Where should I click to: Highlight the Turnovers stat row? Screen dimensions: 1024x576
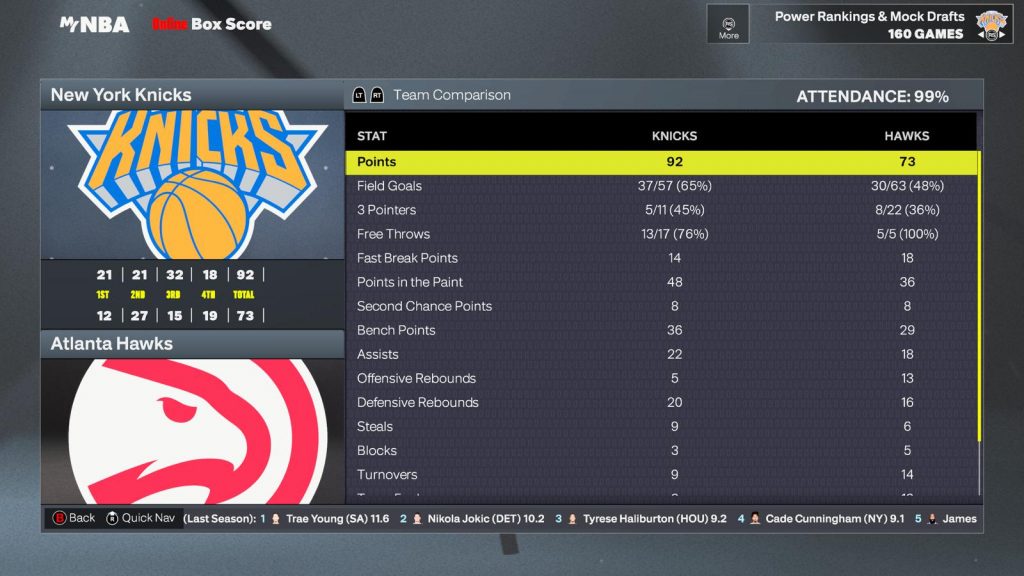(661, 474)
